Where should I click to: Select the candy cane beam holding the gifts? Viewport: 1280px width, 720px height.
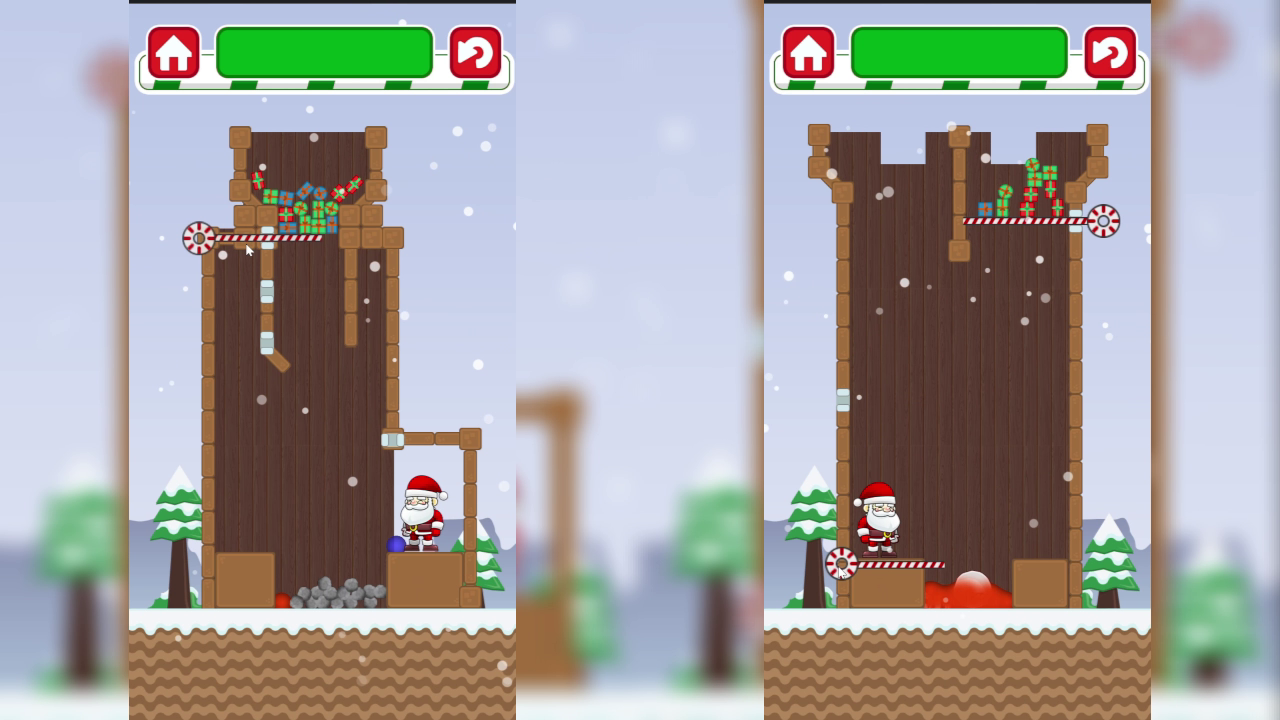coord(270,238)
